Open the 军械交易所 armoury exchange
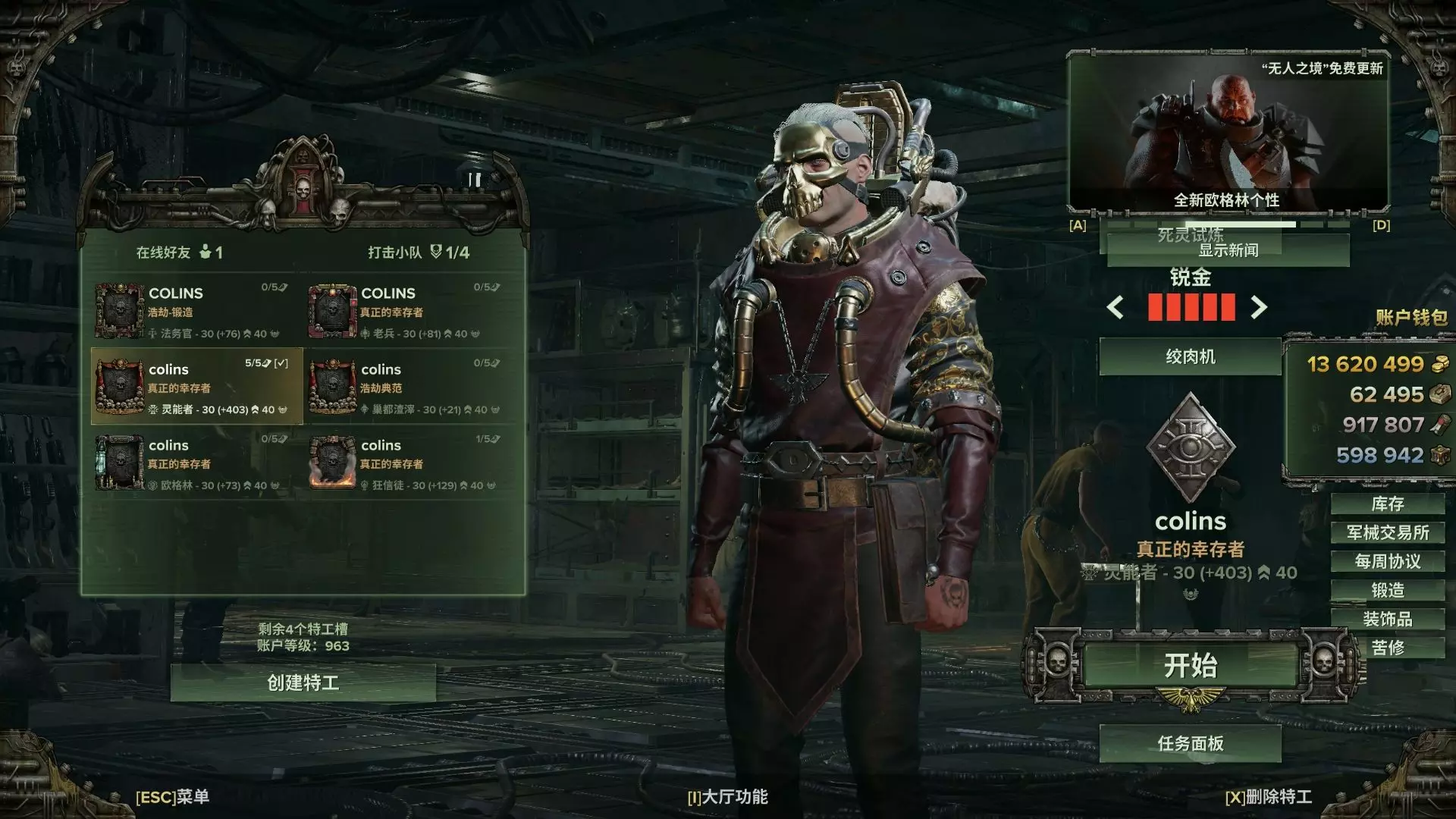The width and height of the screenshot is (1456, 819). (1387, 533)
